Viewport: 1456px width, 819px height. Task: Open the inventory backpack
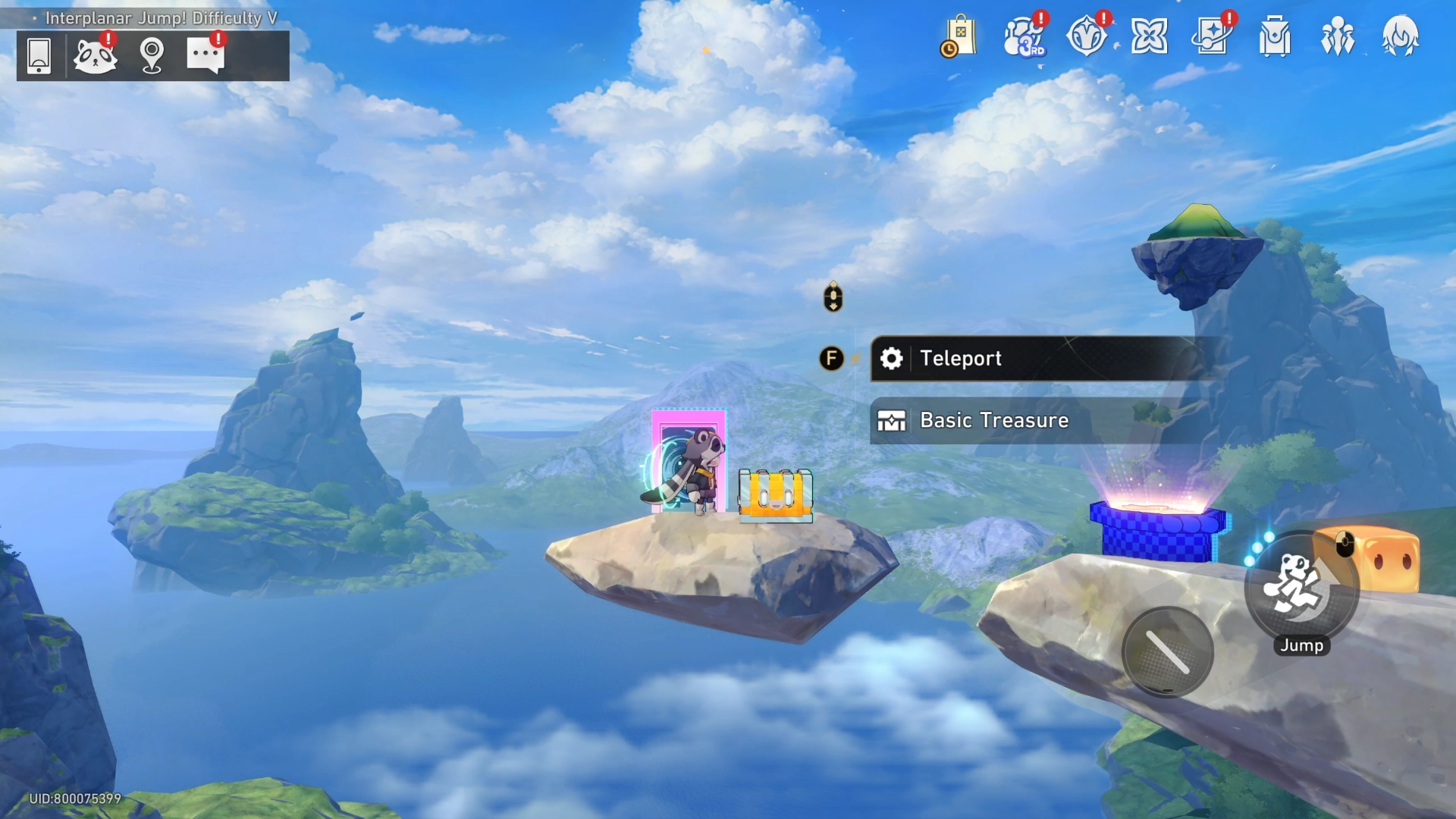1274,36
